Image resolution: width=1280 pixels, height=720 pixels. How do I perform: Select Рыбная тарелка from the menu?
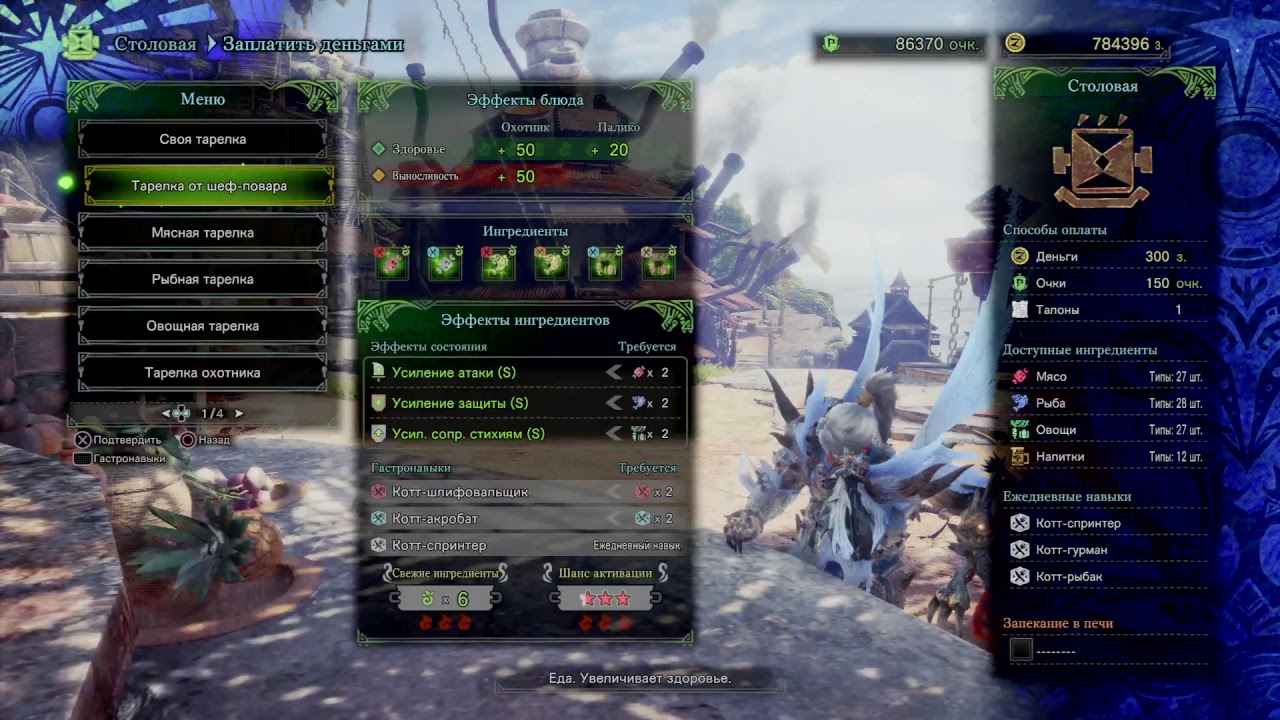[202, 279]
